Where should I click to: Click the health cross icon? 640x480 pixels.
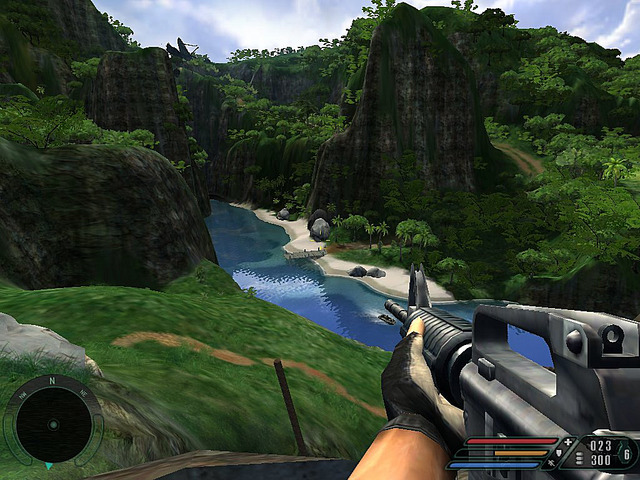tap(569, 441)
